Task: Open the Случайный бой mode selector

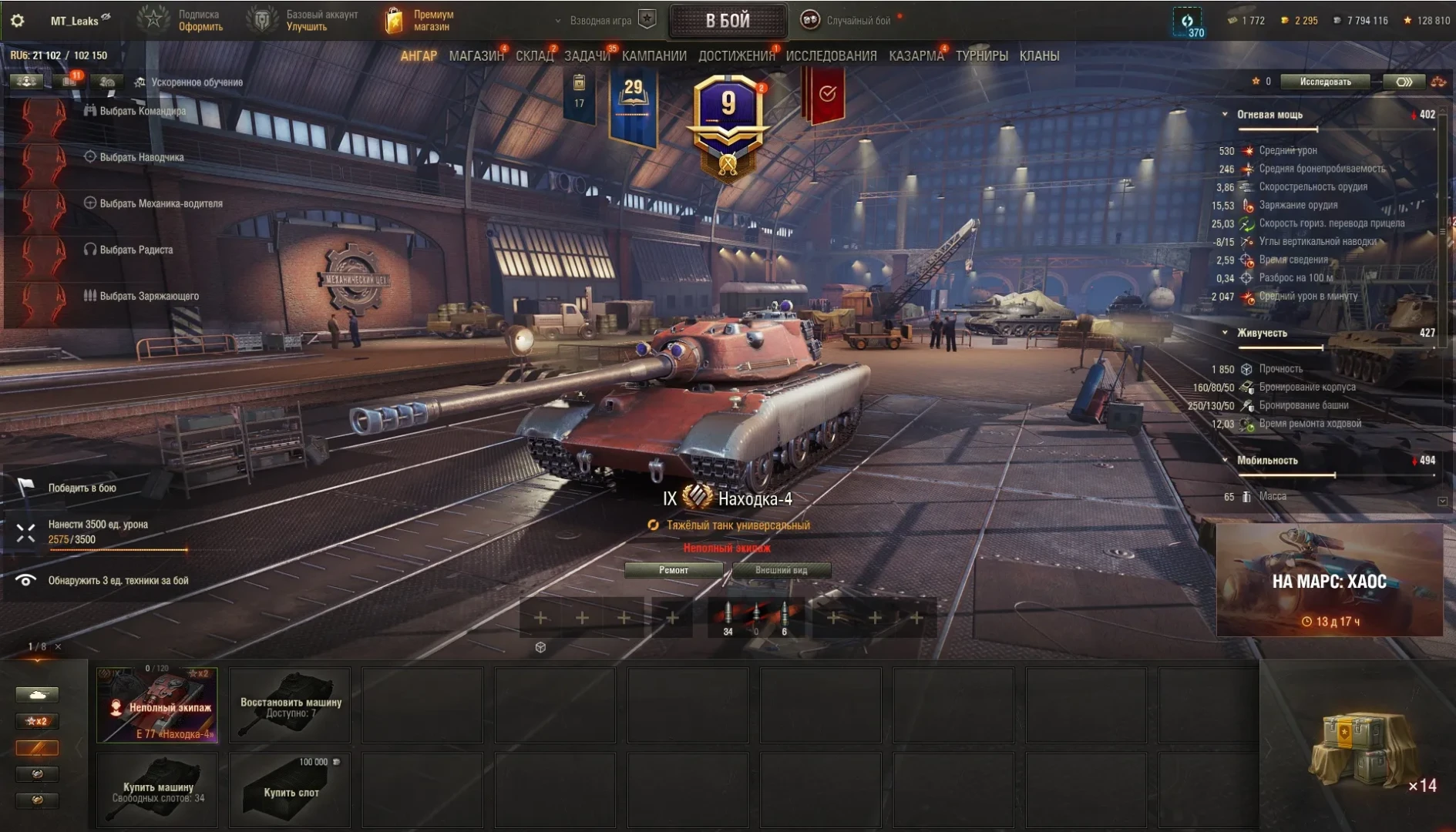Action: [x=857, y=21]
